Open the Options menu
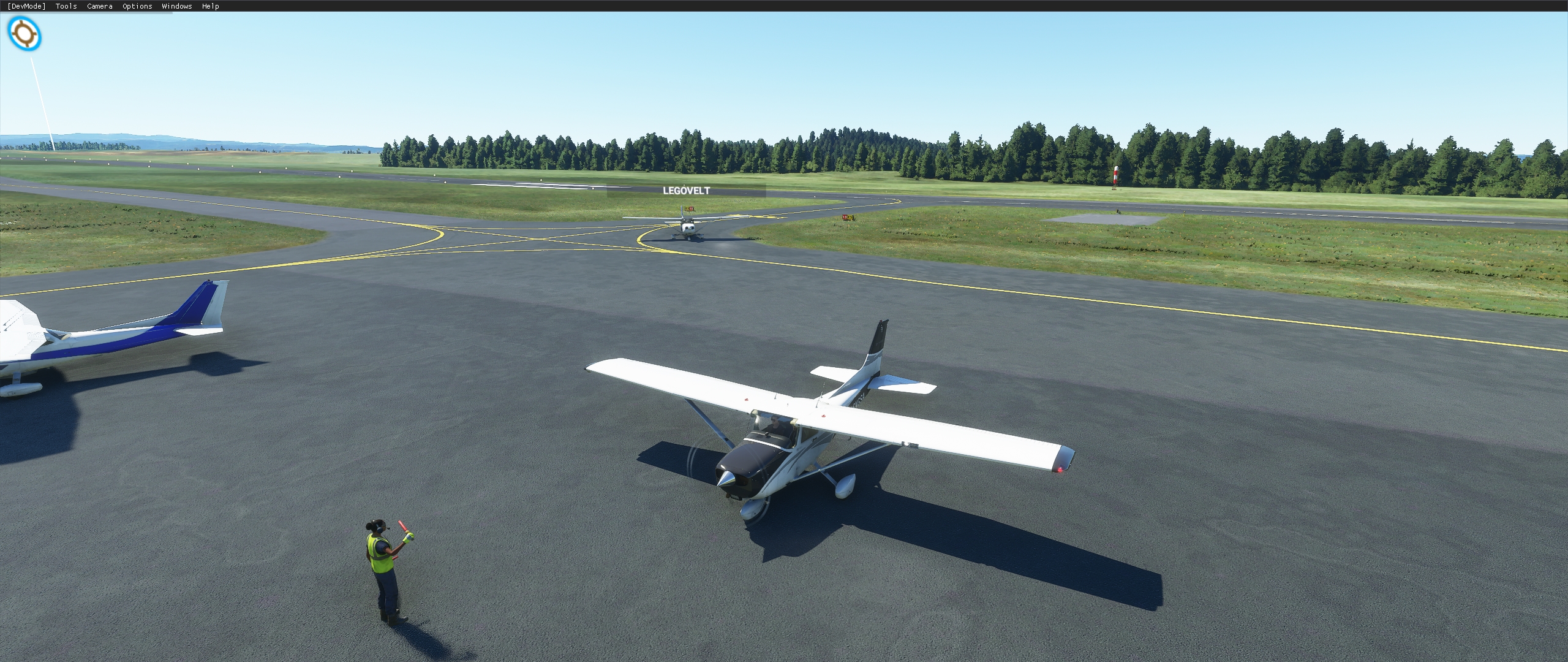The width and height of the screenshot is (1568, 662). (136, 6)
